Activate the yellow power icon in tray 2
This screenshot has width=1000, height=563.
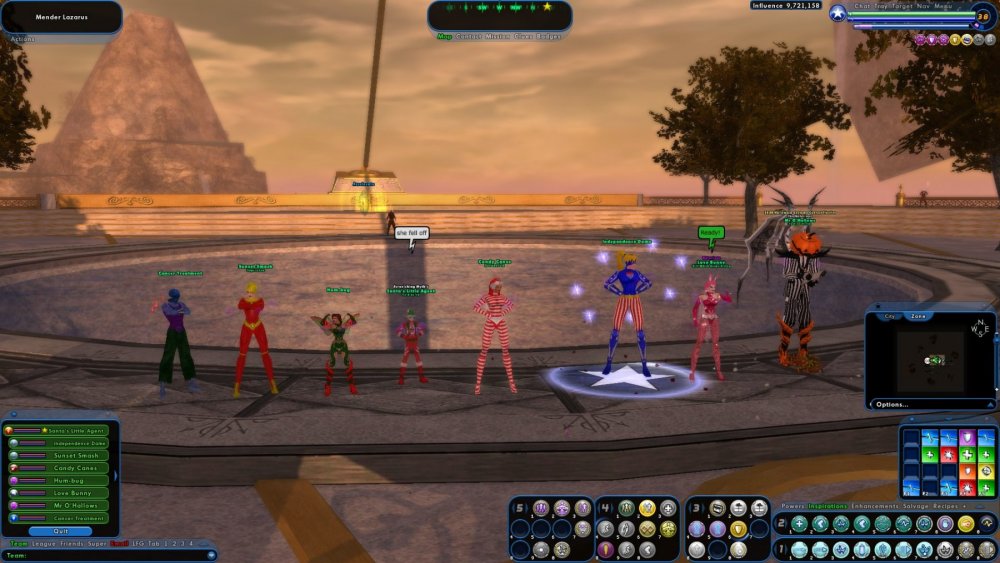[966, 524]
